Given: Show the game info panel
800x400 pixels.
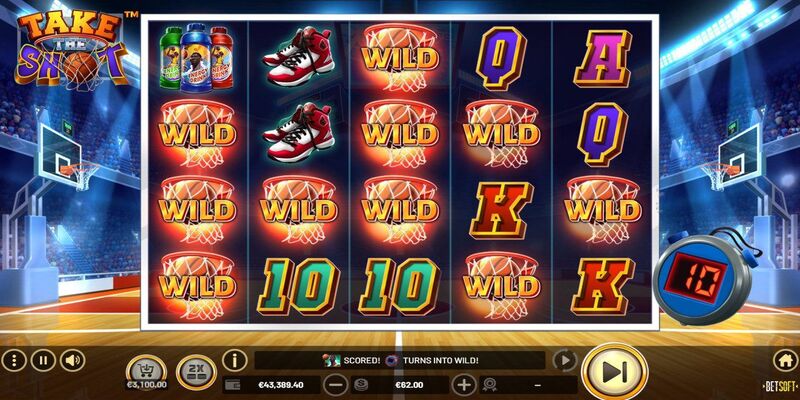Looking at the screenshot, I should click(x=235, y=360).
